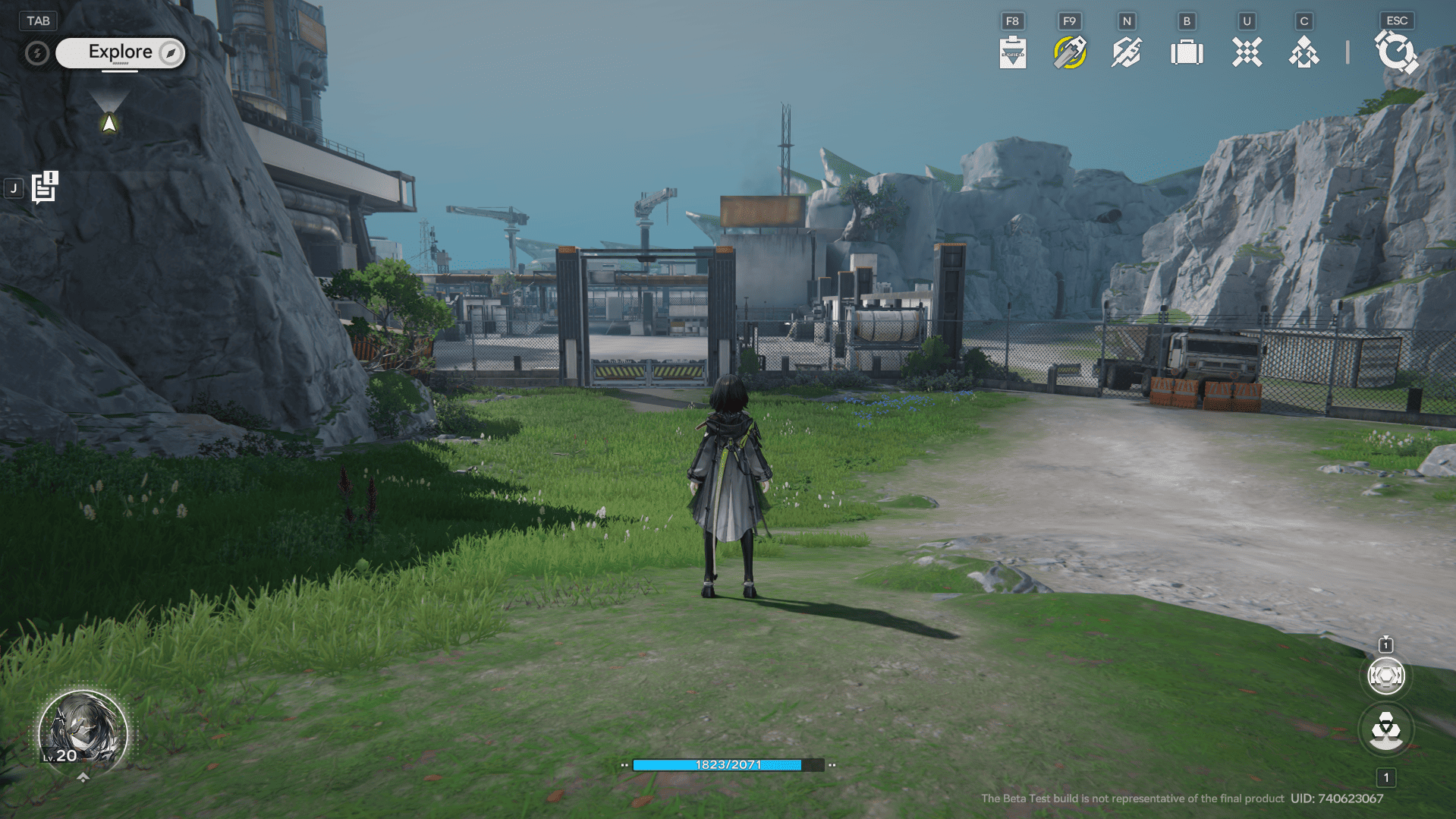Open the Endfield clipboard icon

tap(1012, 52)
